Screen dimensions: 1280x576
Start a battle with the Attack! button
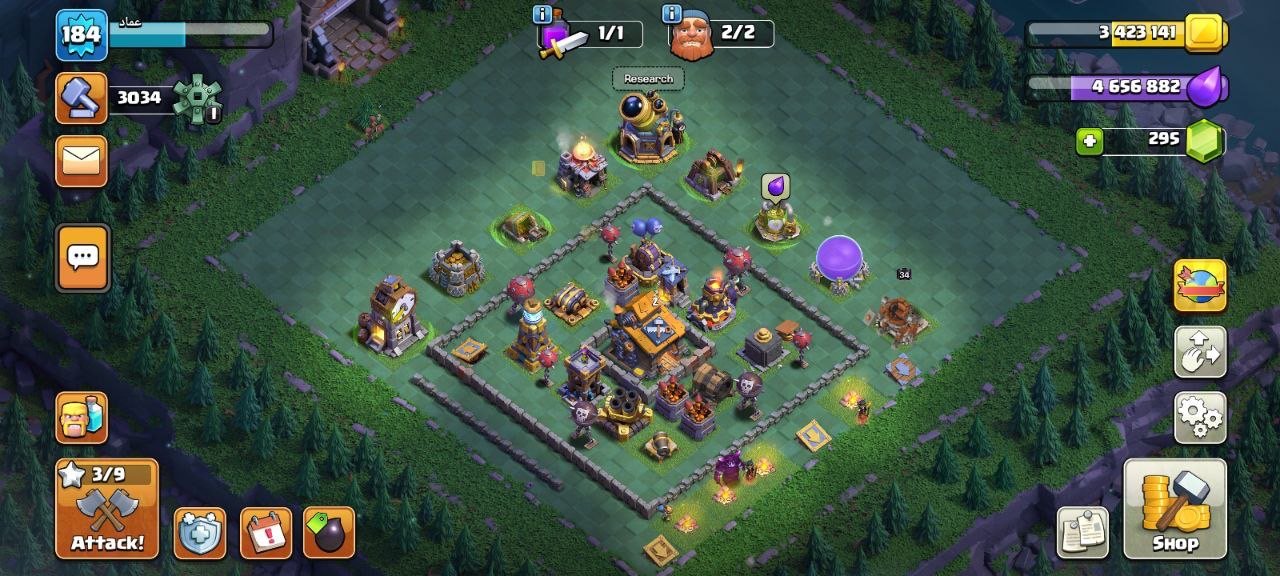click(x=107, y=508)
